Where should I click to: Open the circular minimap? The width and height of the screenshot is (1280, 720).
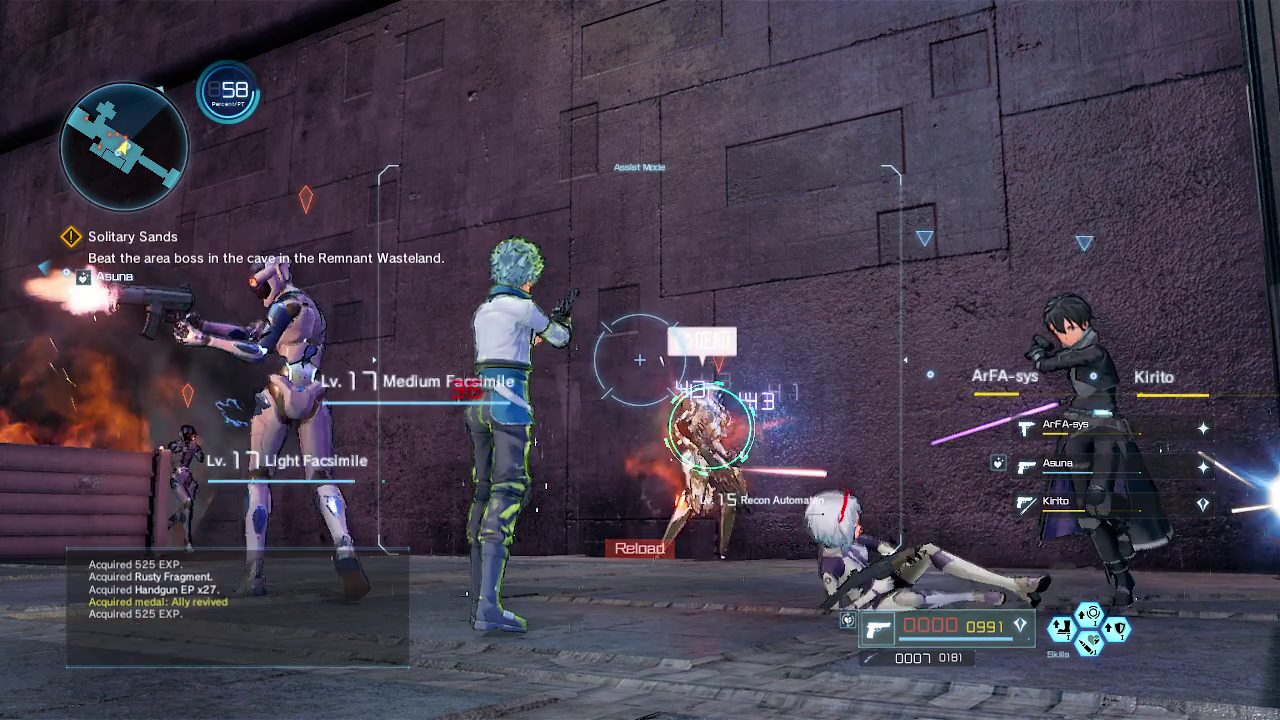click(x=124, y=146)
